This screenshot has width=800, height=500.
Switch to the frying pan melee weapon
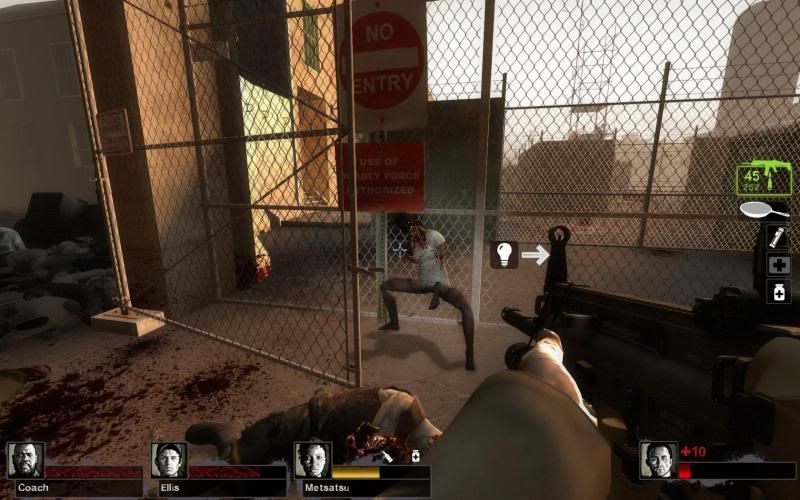pyautogui.click(x=764, y=211)
